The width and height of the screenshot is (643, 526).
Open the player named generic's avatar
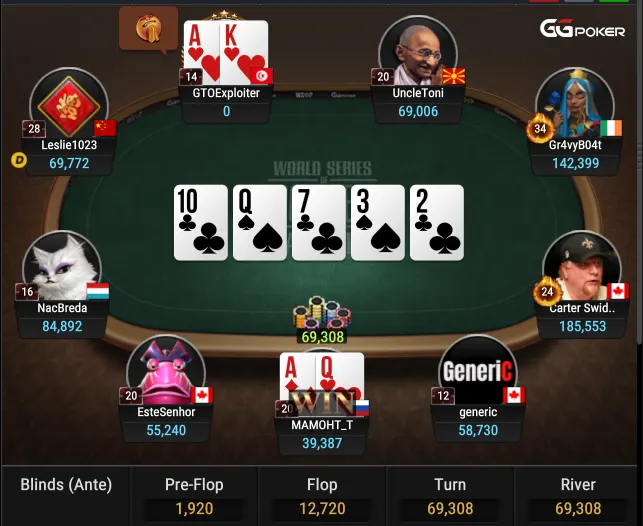477,372
